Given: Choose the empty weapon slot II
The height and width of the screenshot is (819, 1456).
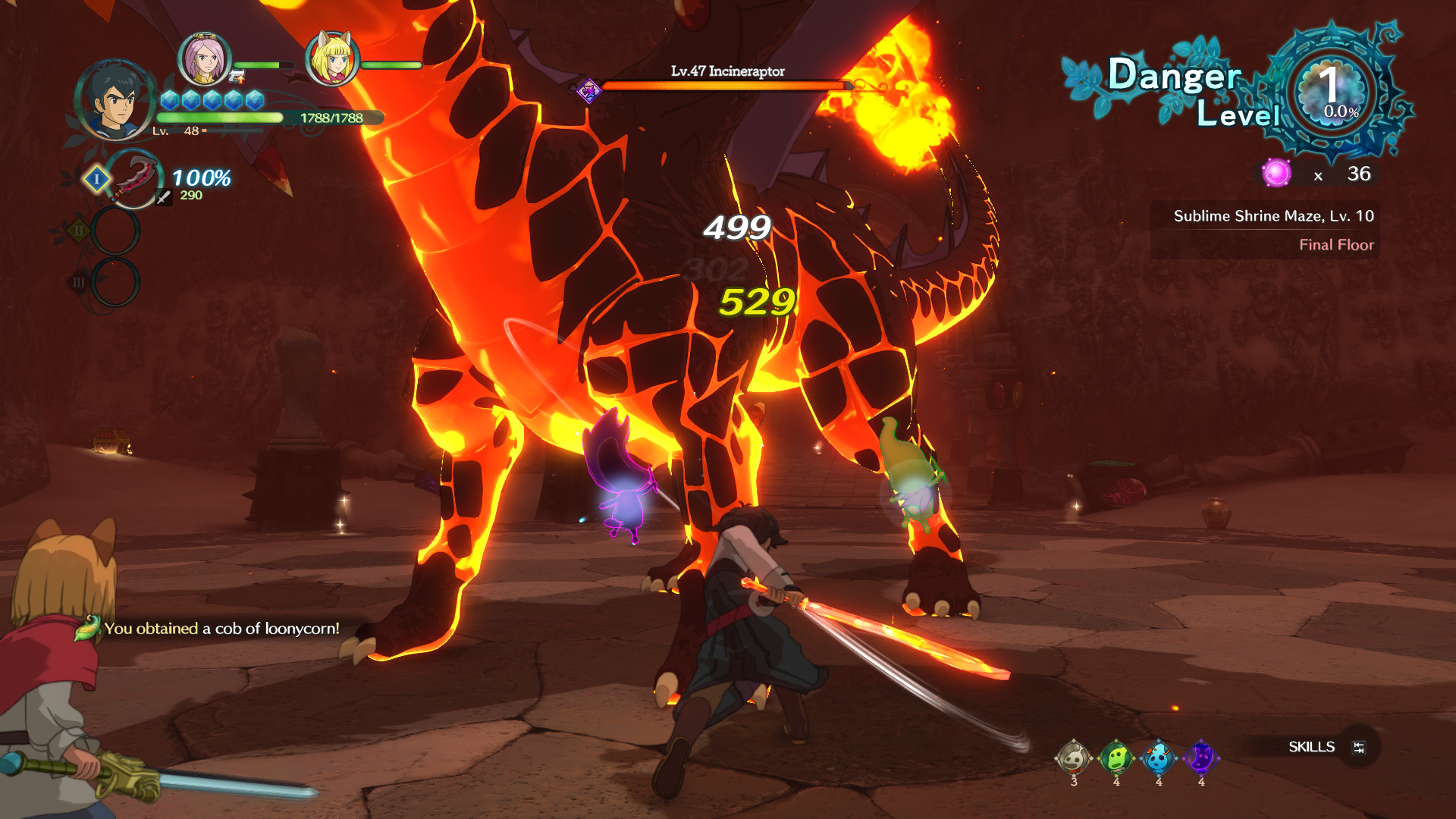Looking at the screenshot, I should [115, 231].
